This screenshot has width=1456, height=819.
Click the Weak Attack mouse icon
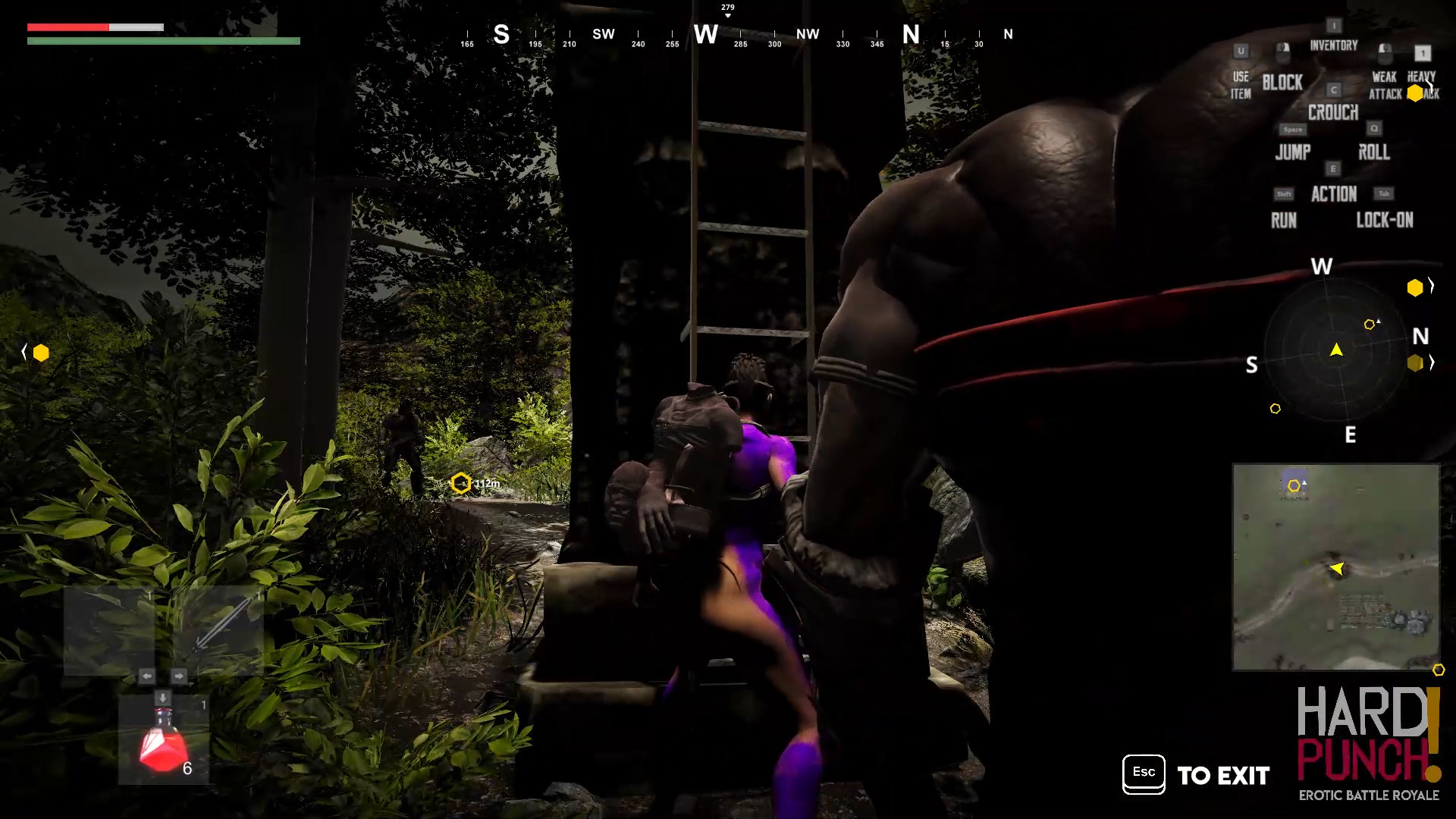point(1384,54)
